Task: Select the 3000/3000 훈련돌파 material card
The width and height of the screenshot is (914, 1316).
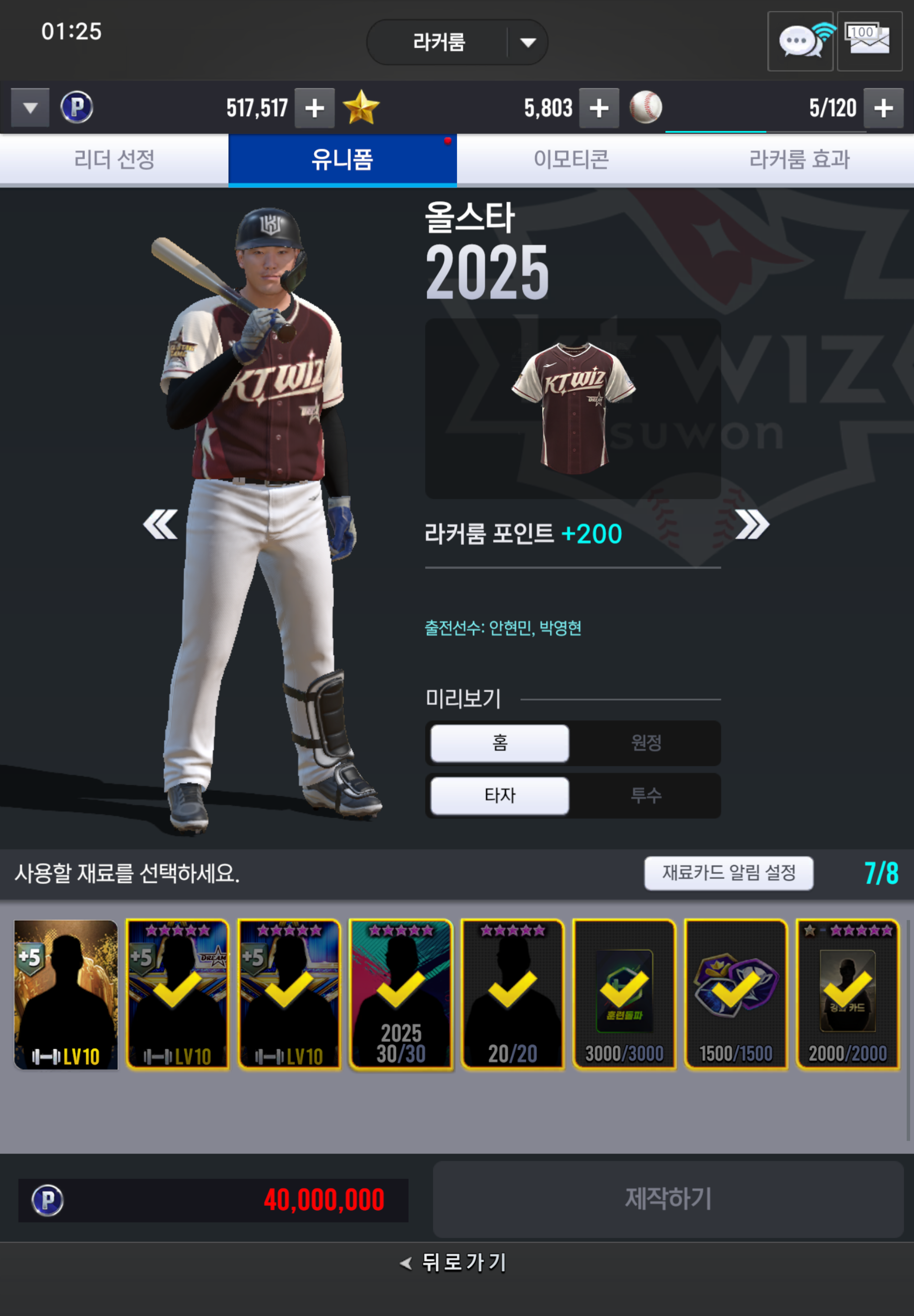Action: coord(624,994)
